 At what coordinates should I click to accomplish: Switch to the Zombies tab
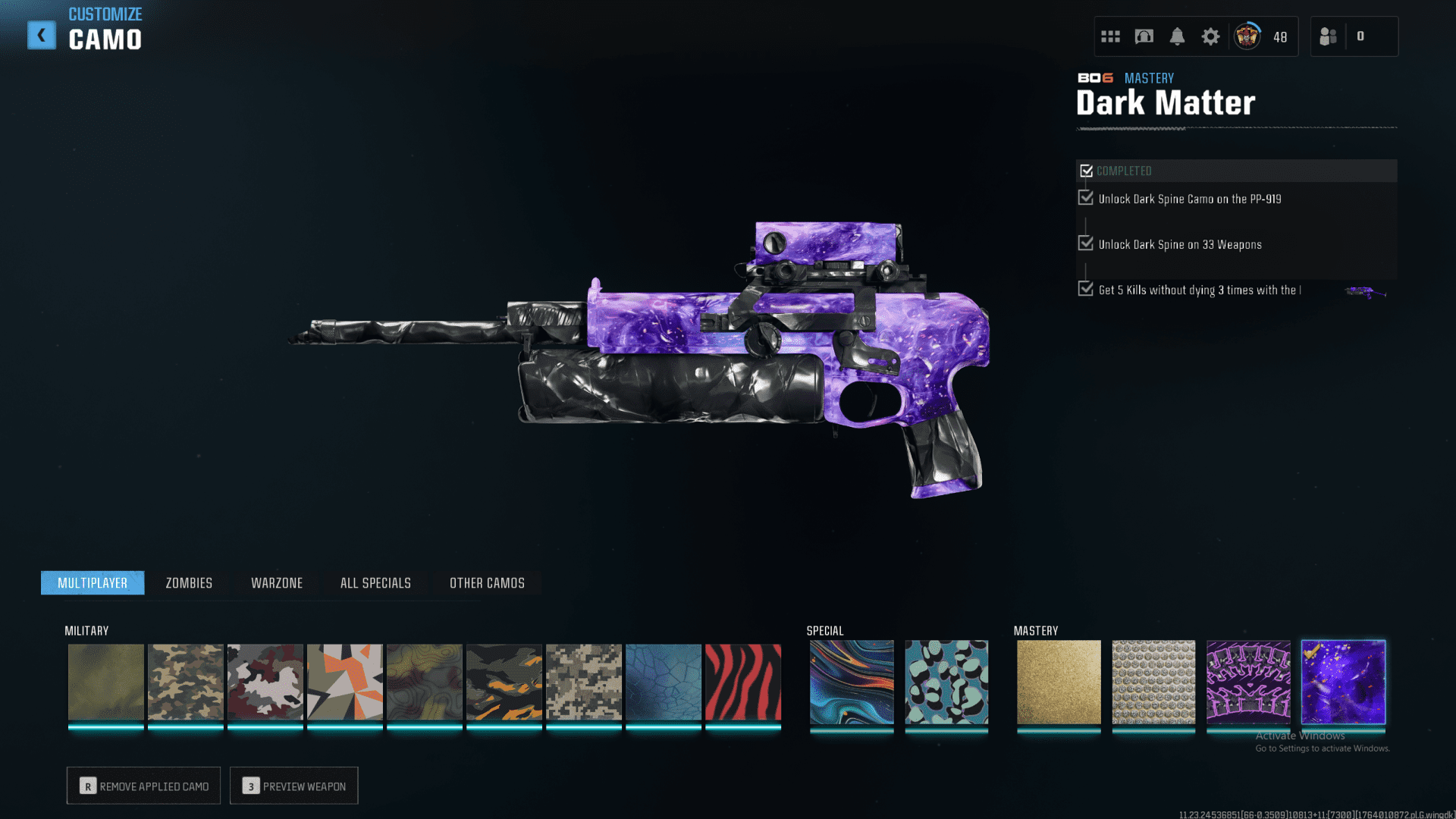187,582
